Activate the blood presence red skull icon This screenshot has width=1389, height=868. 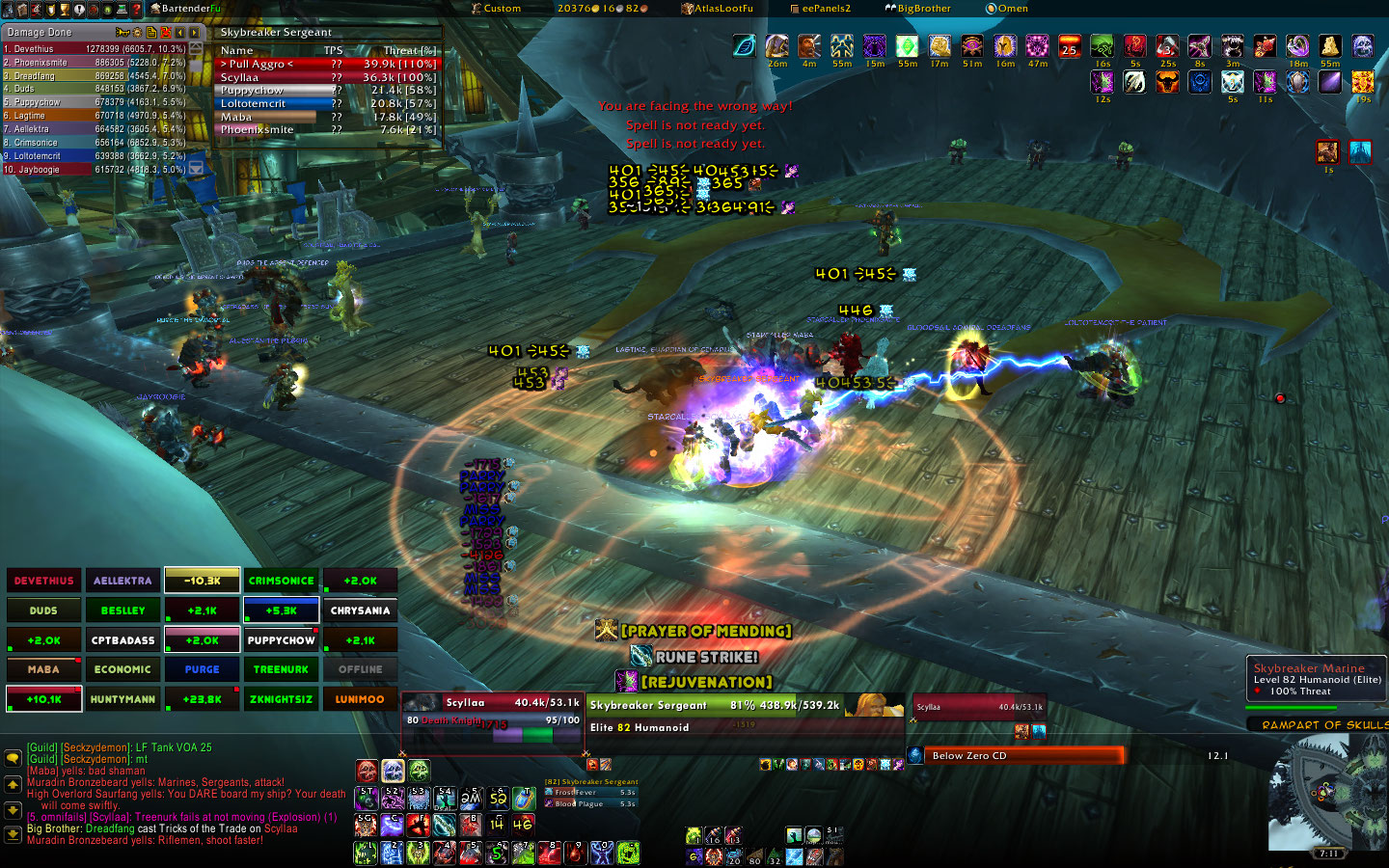click(367, 771)
